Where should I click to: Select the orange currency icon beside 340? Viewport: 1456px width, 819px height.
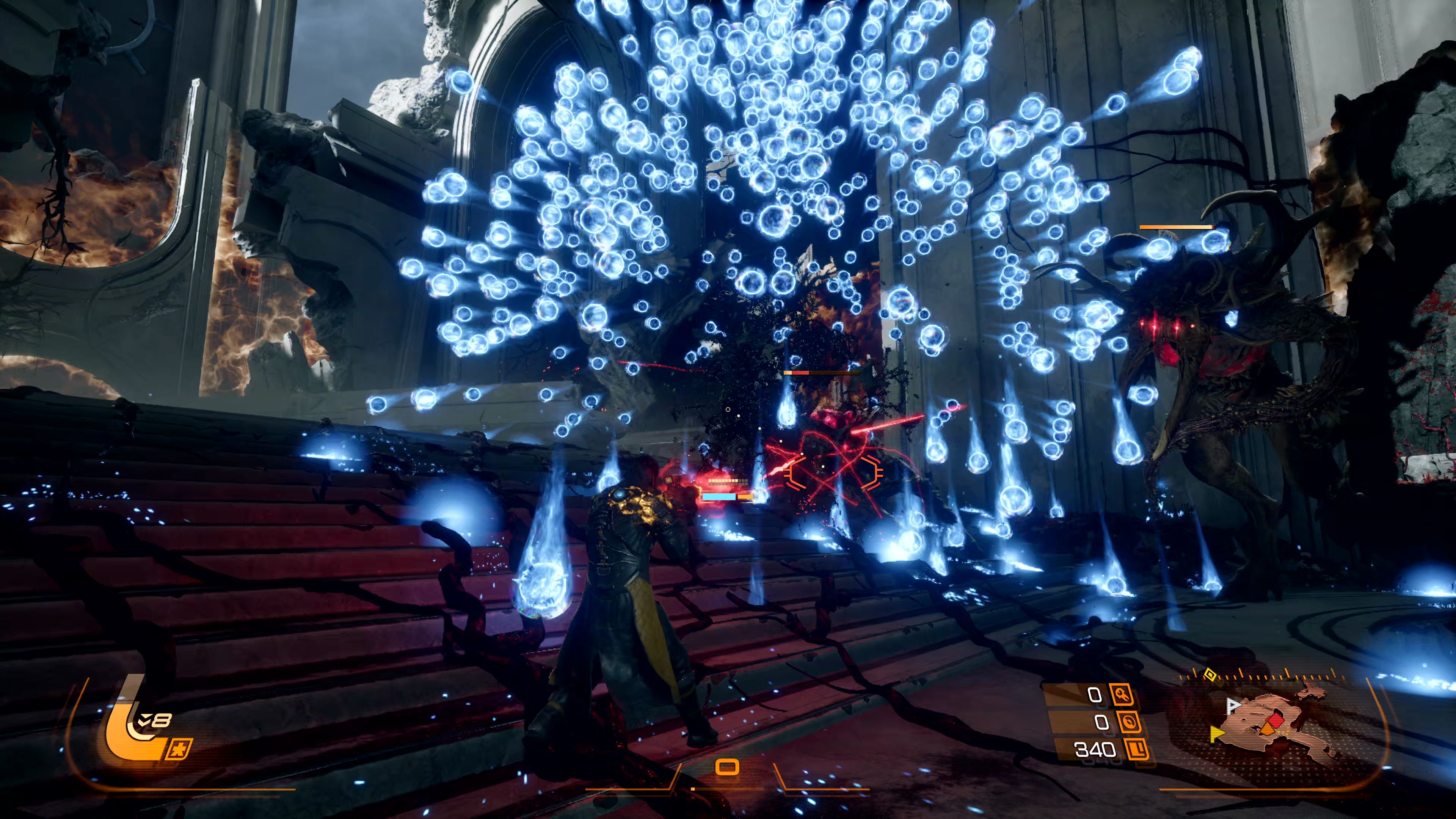click(x=1137, y=750)
